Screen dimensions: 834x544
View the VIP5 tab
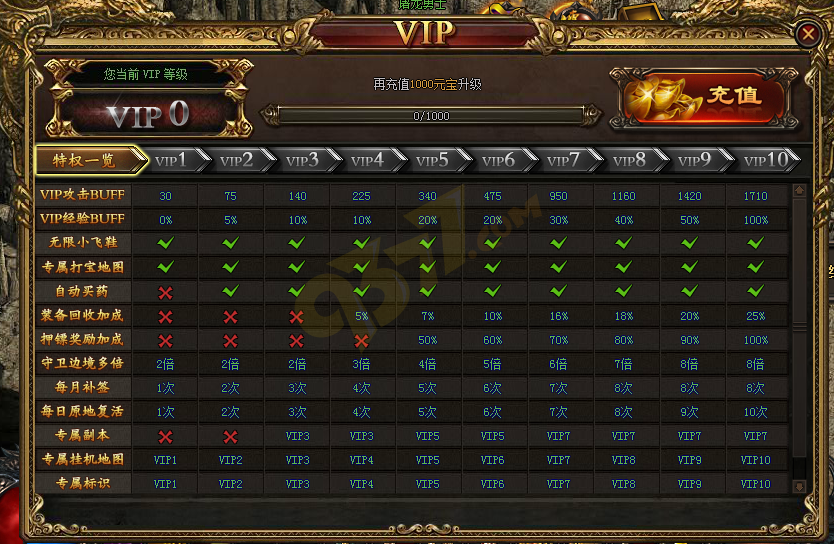point(433,160)
